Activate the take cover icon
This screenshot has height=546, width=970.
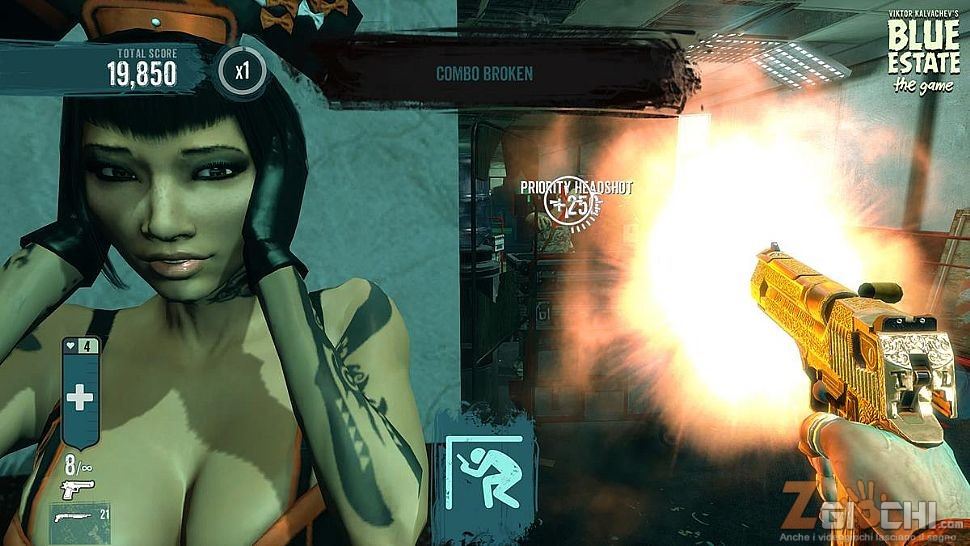(x=484, y=470)
